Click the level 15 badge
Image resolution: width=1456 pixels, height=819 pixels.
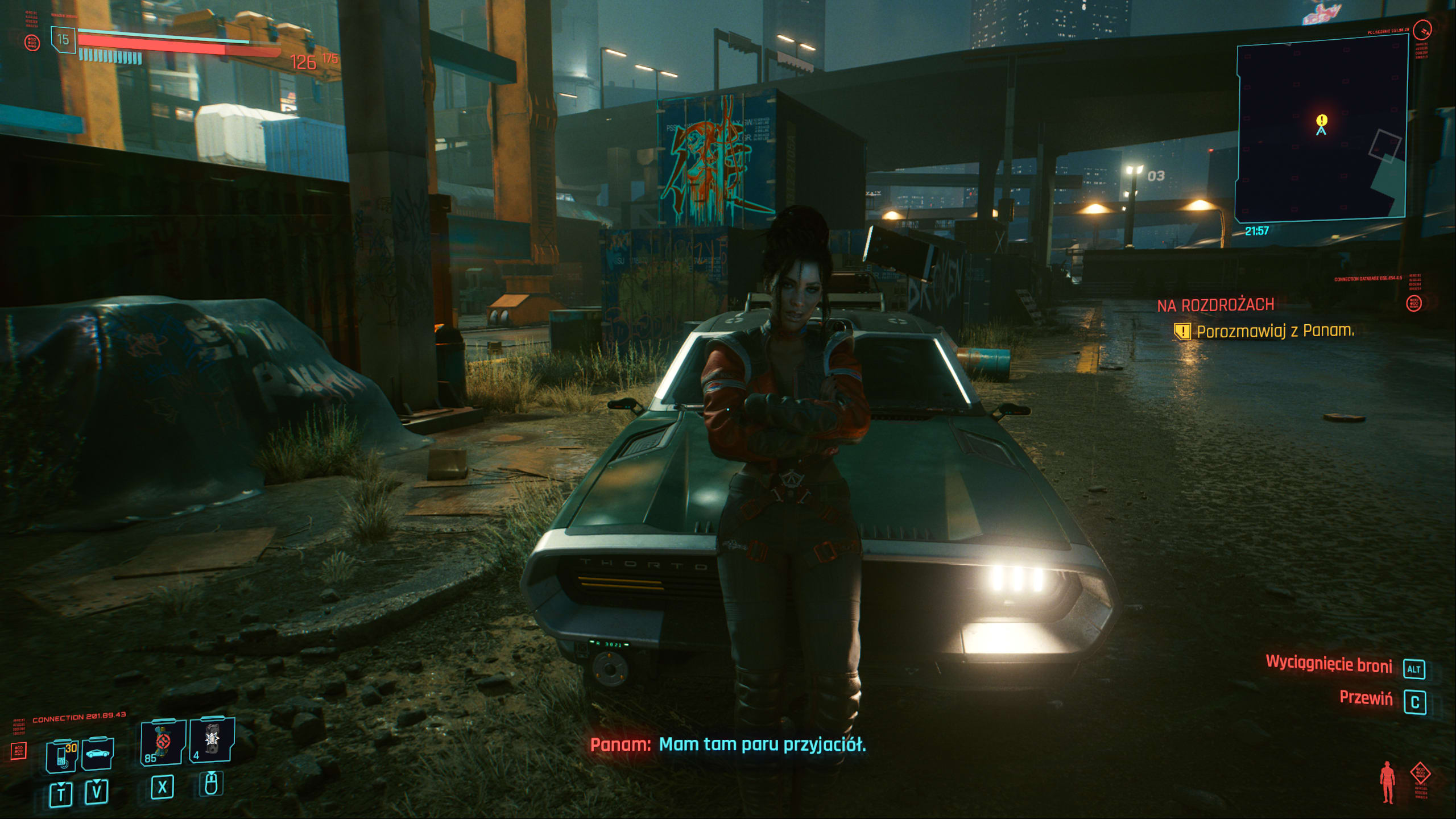(x=63, y=40)
